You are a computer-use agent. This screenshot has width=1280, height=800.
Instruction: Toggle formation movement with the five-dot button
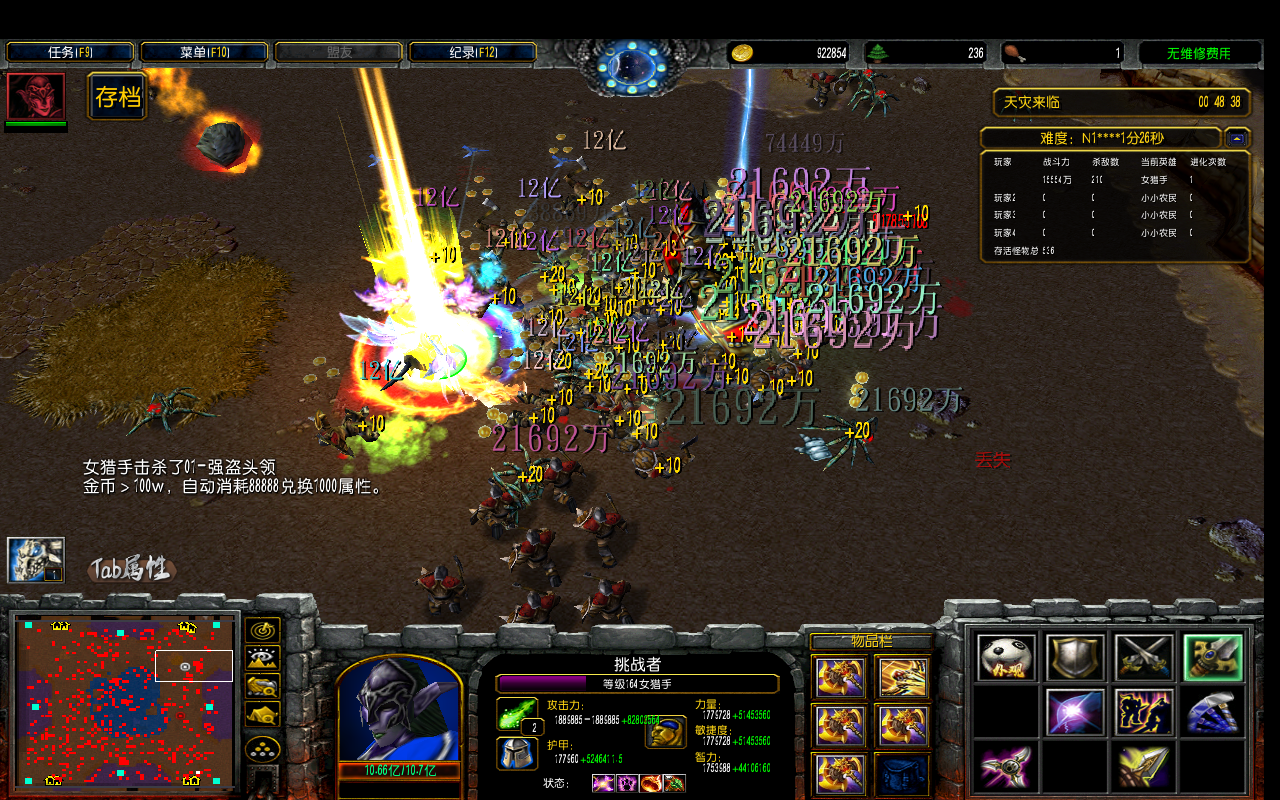click(x=263, y=750)
